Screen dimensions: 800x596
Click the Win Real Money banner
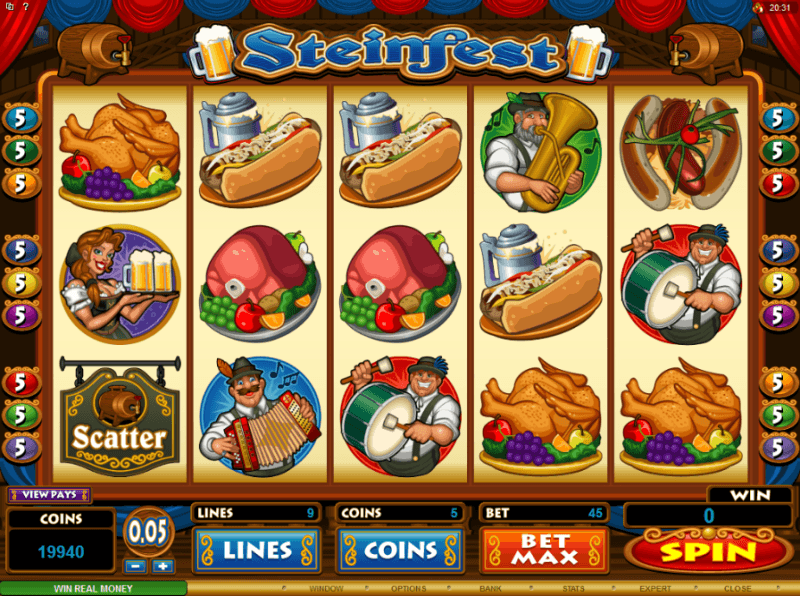pos(93,588)
